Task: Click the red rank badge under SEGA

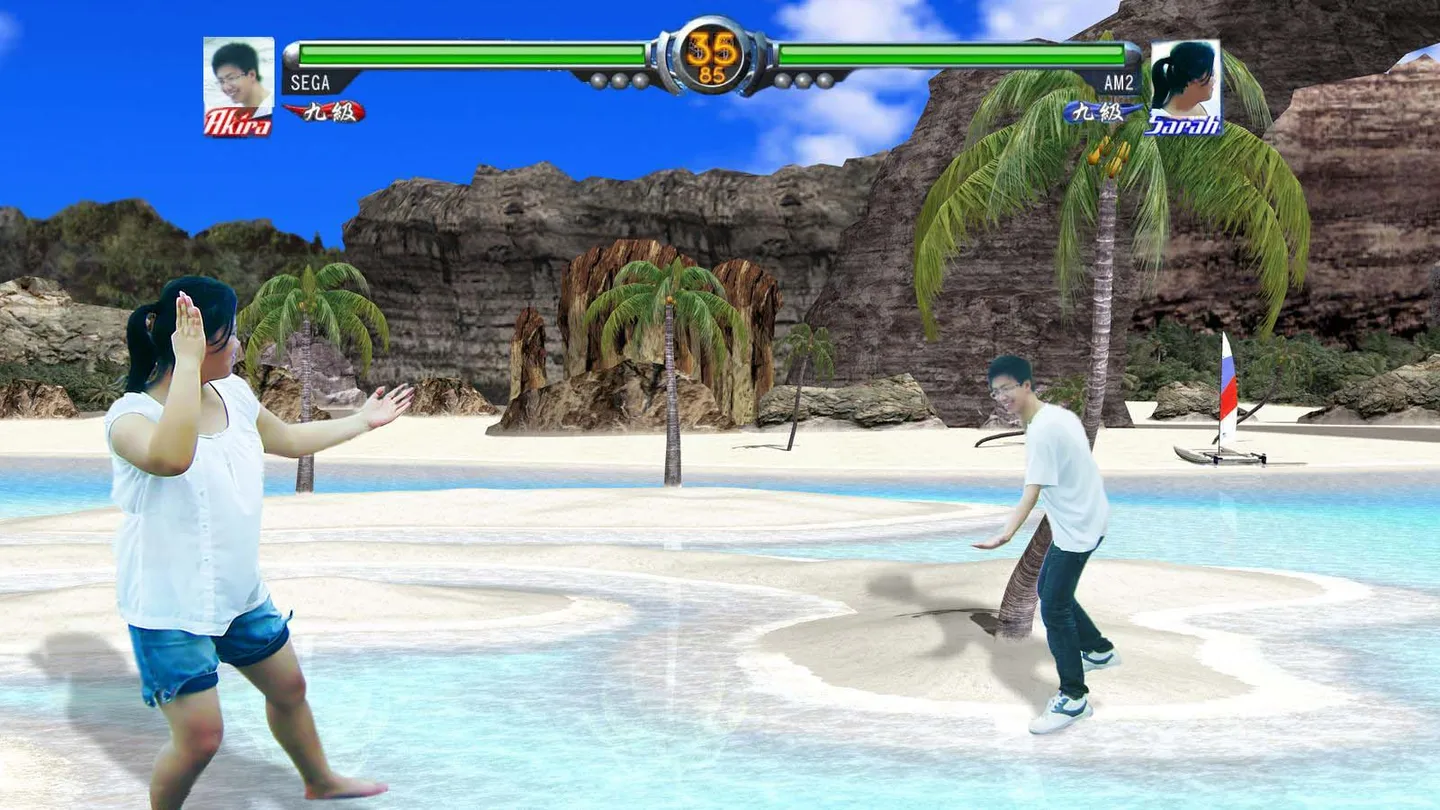Action: point(324,111)
